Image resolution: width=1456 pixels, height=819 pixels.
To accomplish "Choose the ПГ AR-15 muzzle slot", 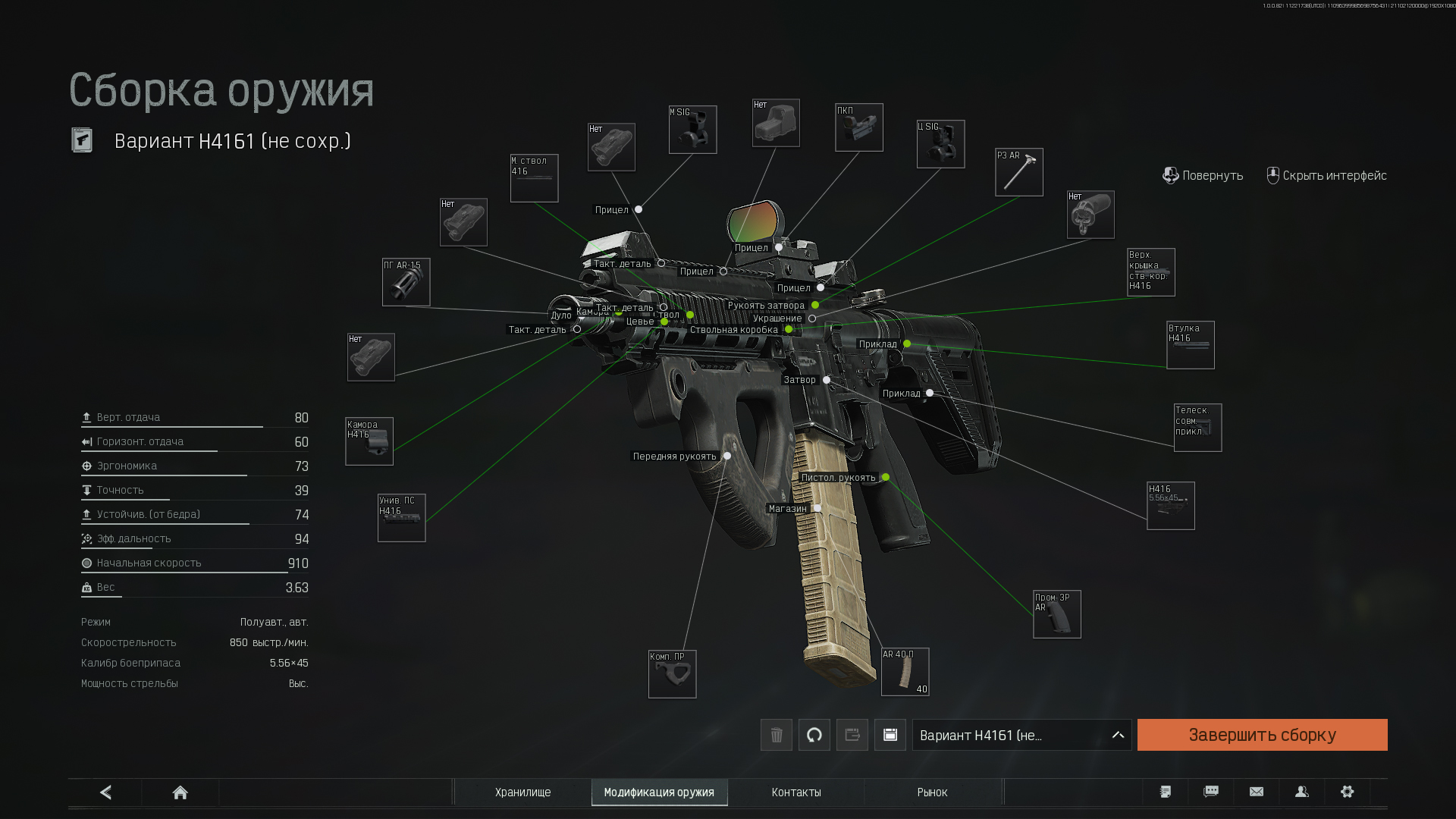I will click(x=406, y=282).
